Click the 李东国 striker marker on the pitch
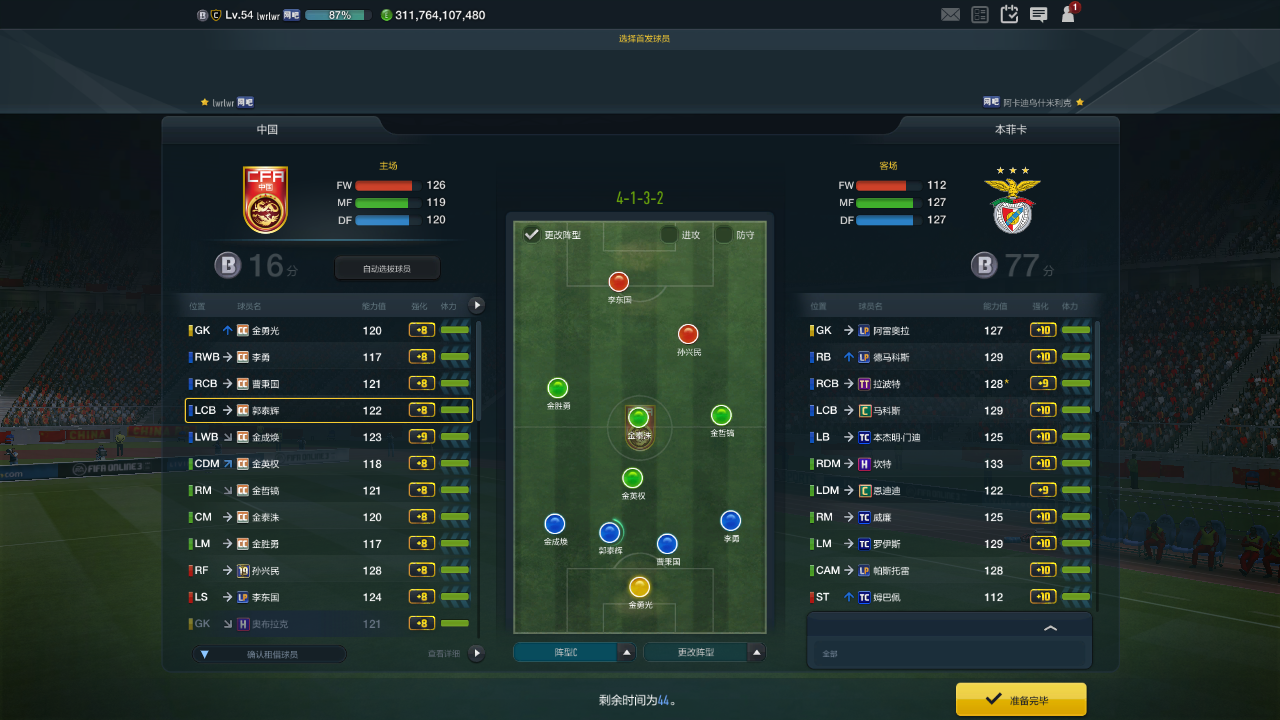Screen dimensions: 1280x720 pos(619,282)
